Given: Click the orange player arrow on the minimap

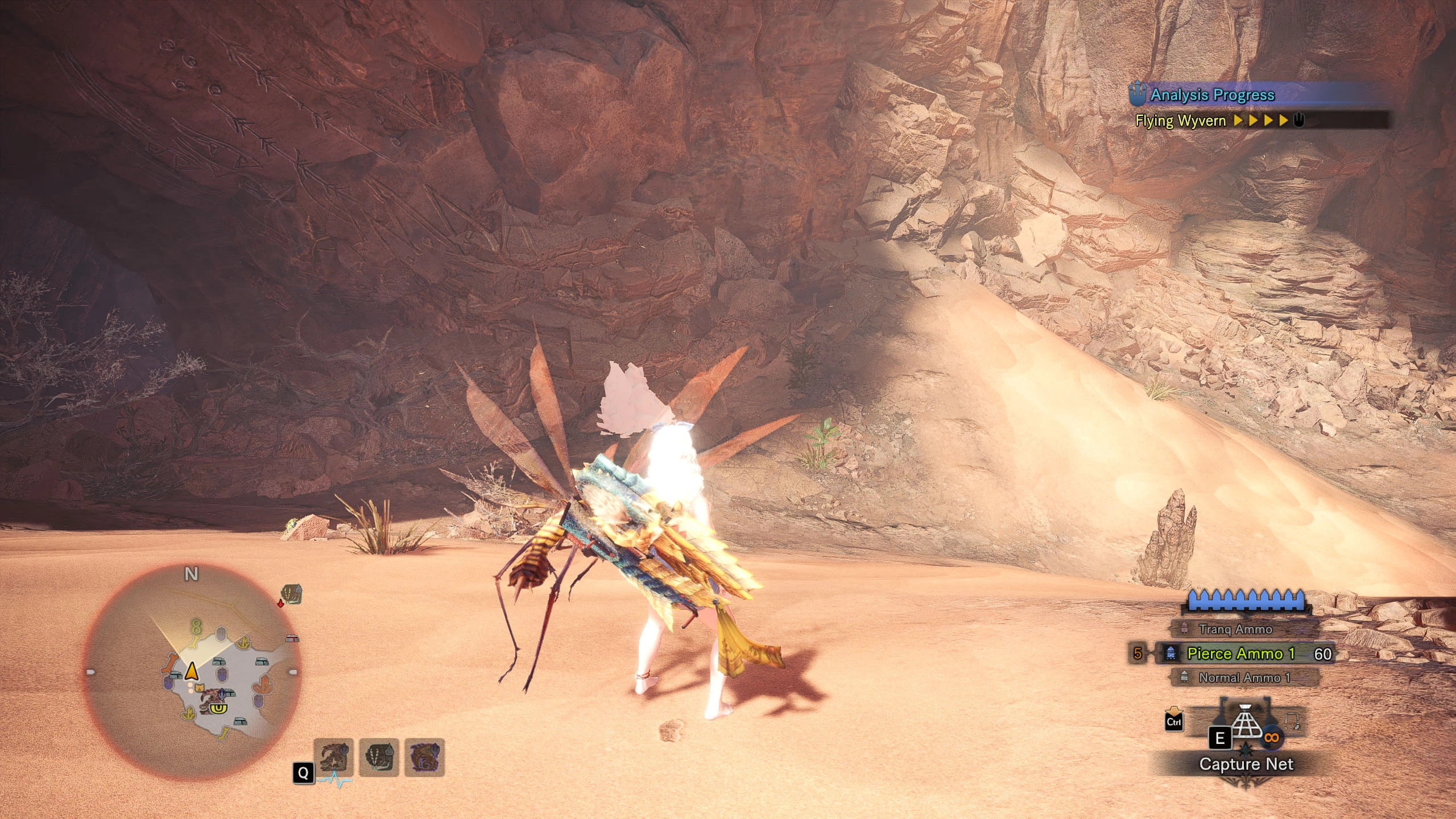Looking at the screenshot, I should tap(192, 671).
